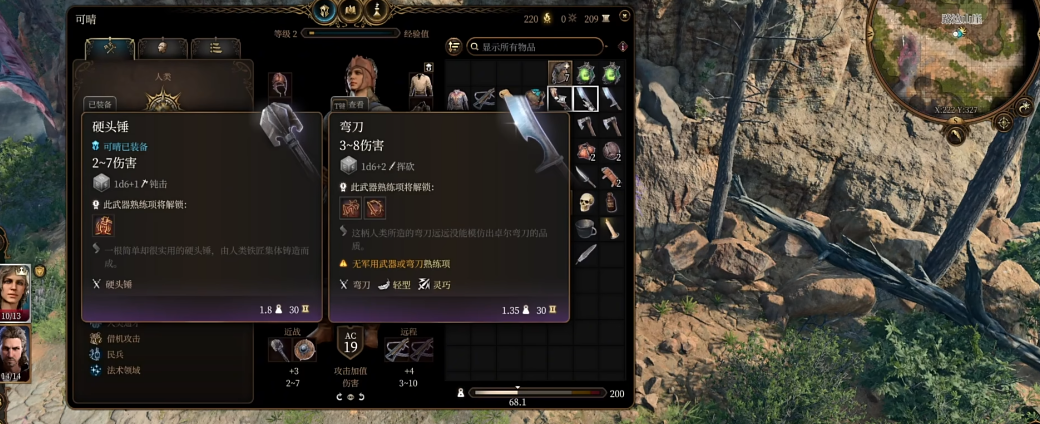Screen dimensions: 1040x424
Task: Select the equipped melee mace slot
Action: tap(279, 348)
